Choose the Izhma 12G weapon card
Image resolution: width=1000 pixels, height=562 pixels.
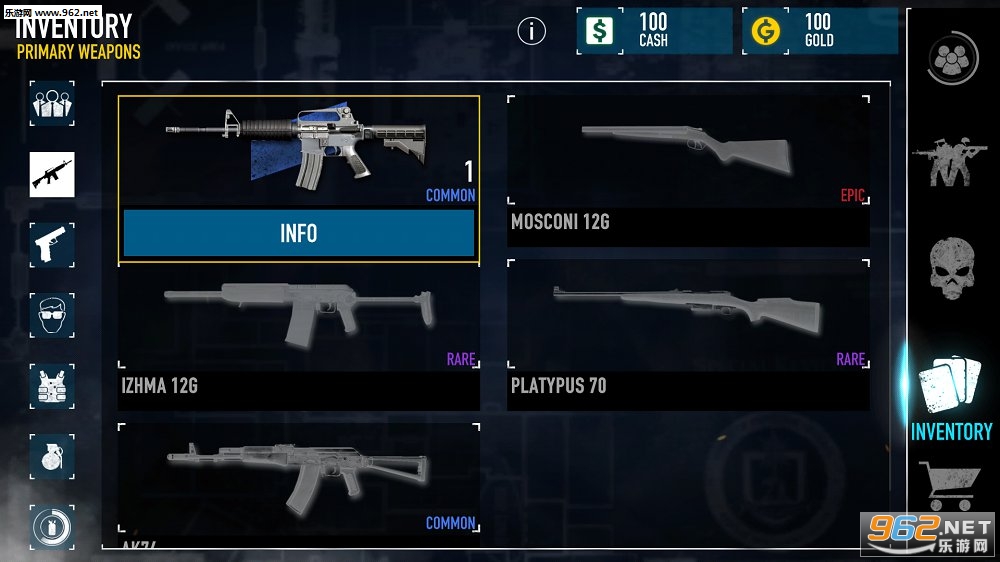point(298,334)
